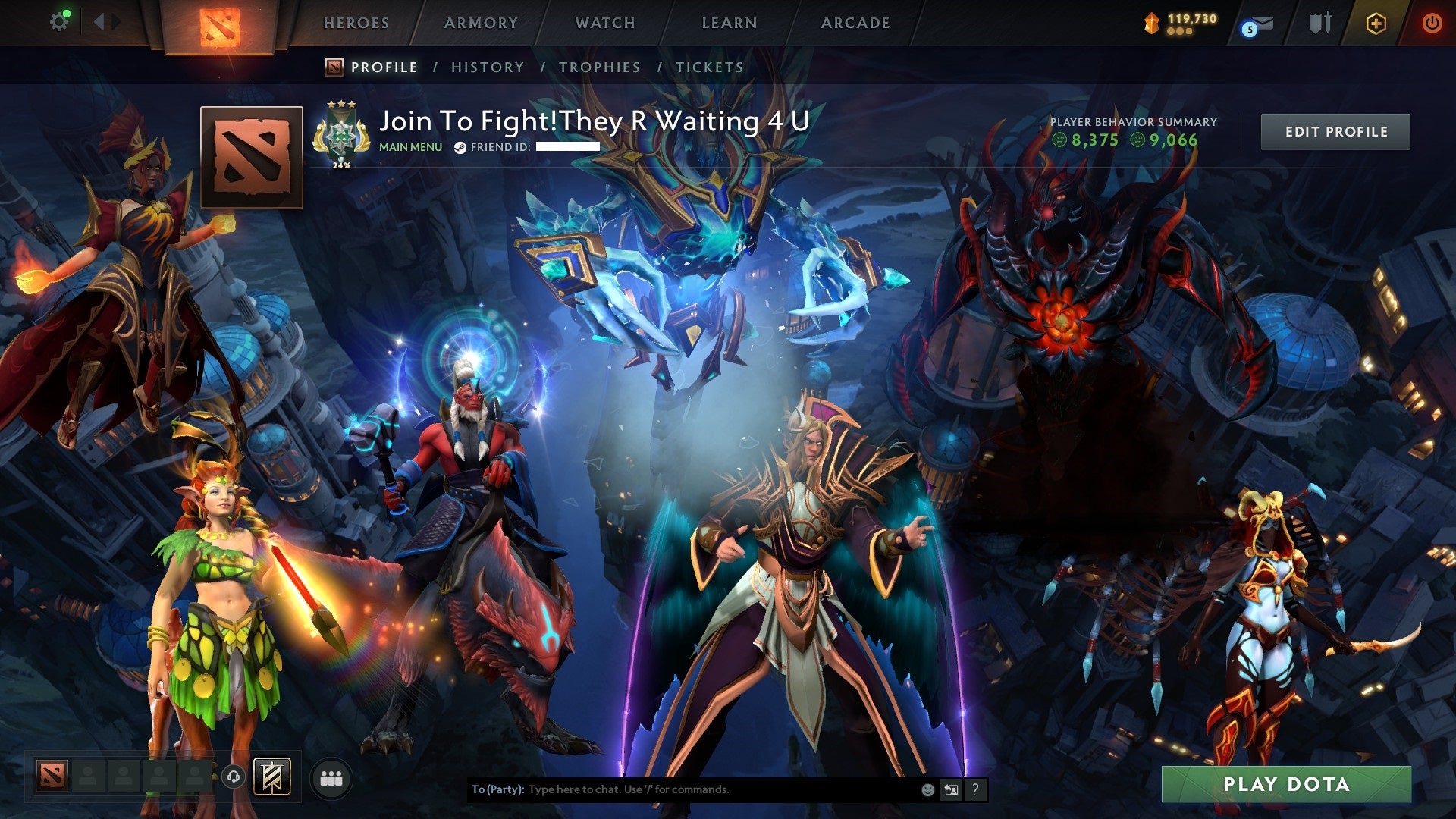Click the back navigation arrow

pos(99,20)
